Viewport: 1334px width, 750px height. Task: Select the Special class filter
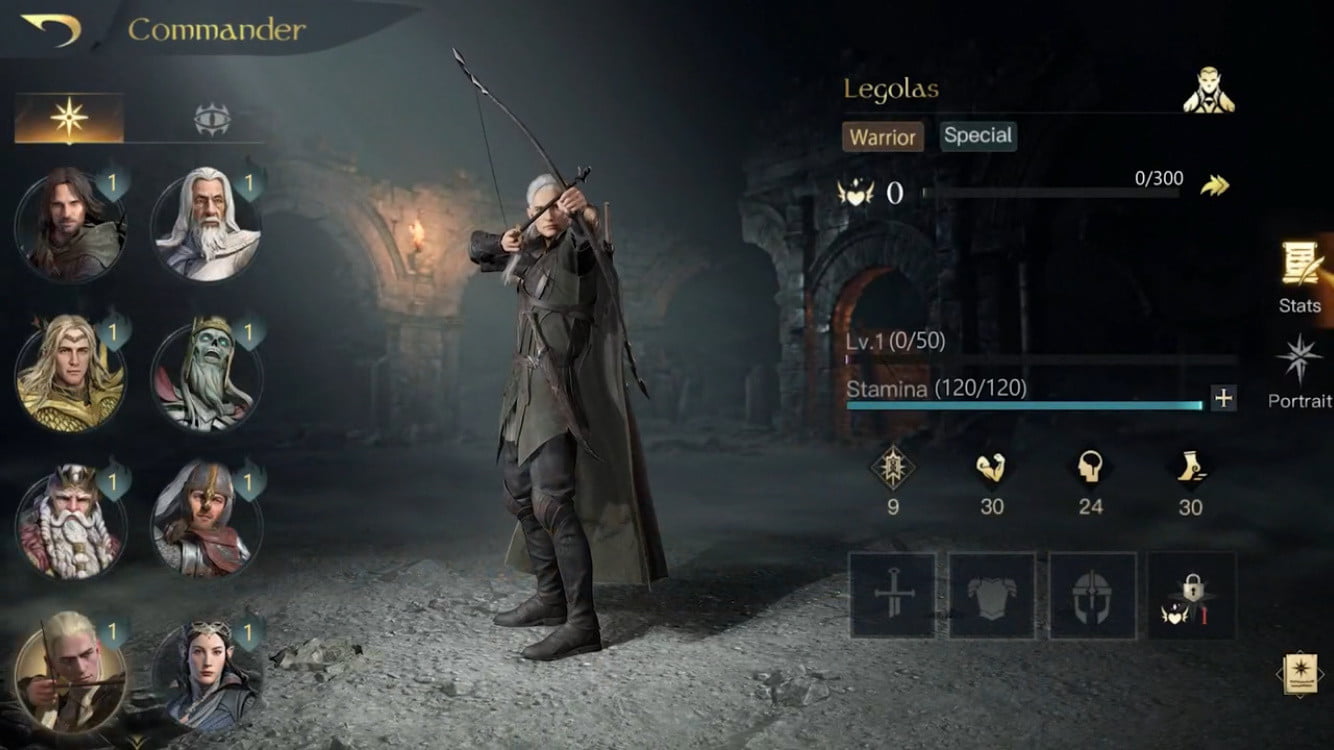click(x=977, y=136)
